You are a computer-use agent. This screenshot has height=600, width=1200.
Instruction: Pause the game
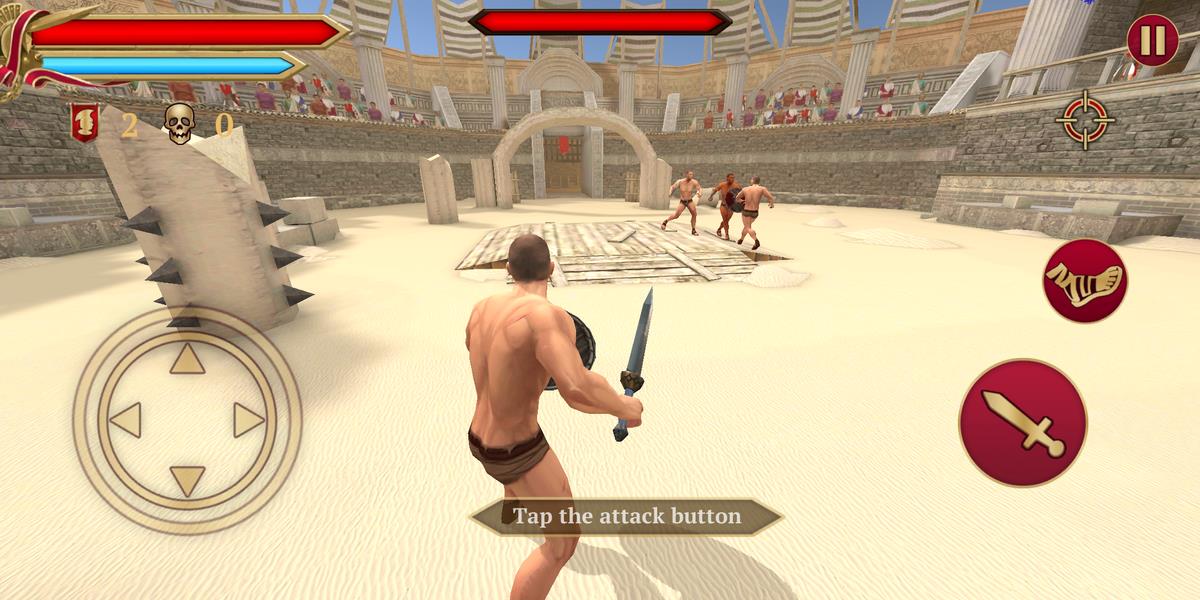(x=1152, y=40)
